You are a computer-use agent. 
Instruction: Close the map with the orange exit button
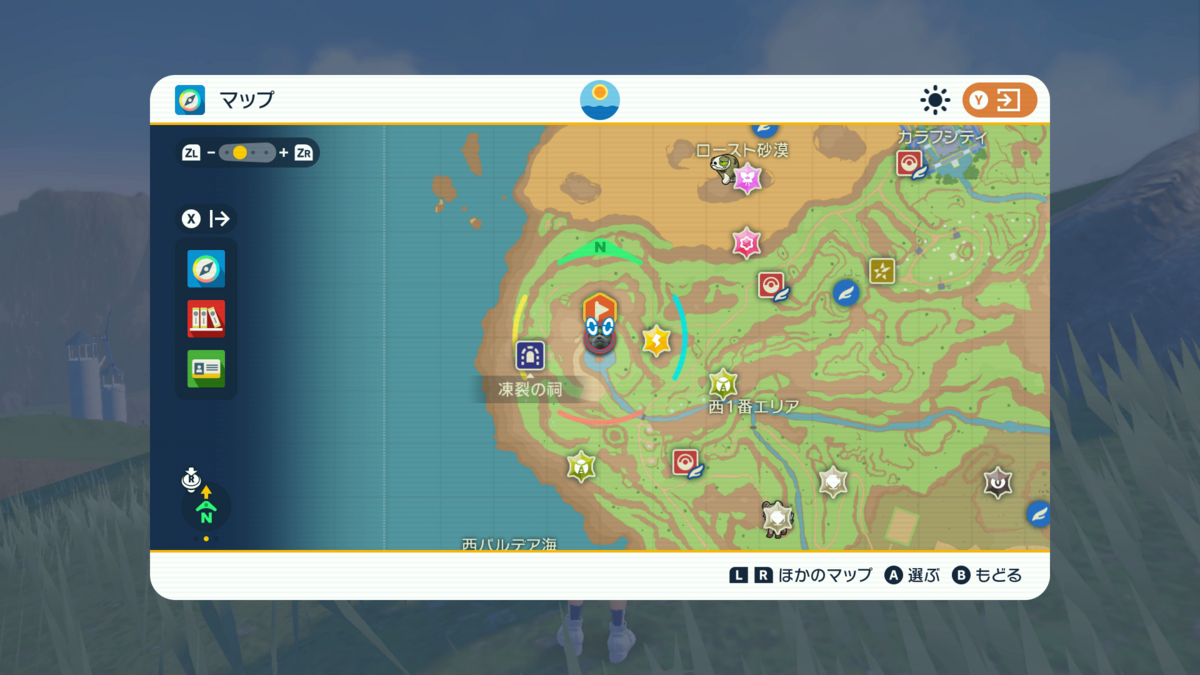(x=999, y=100)
